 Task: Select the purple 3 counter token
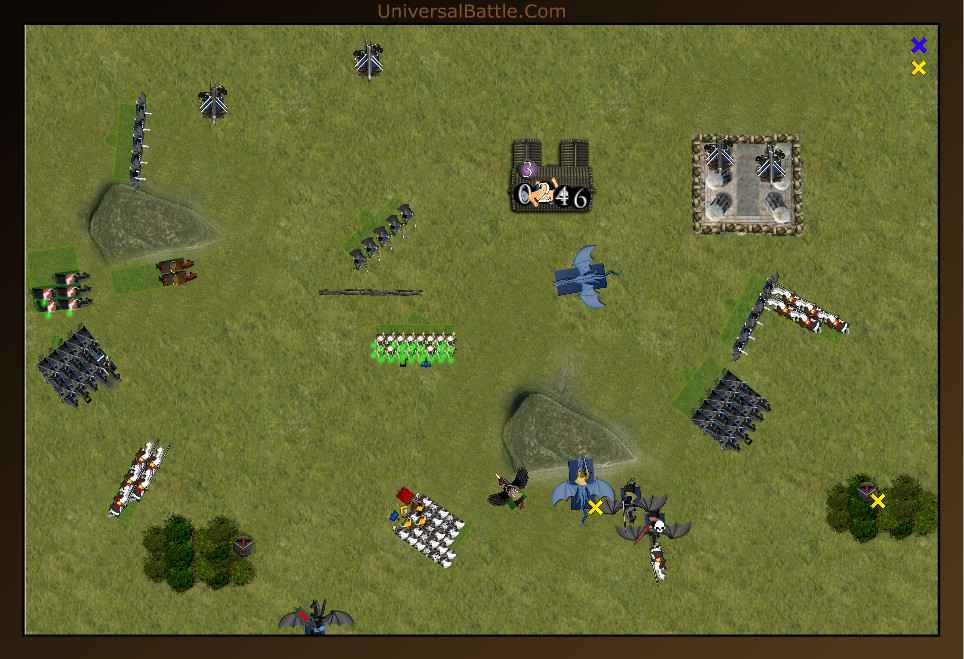528,170
